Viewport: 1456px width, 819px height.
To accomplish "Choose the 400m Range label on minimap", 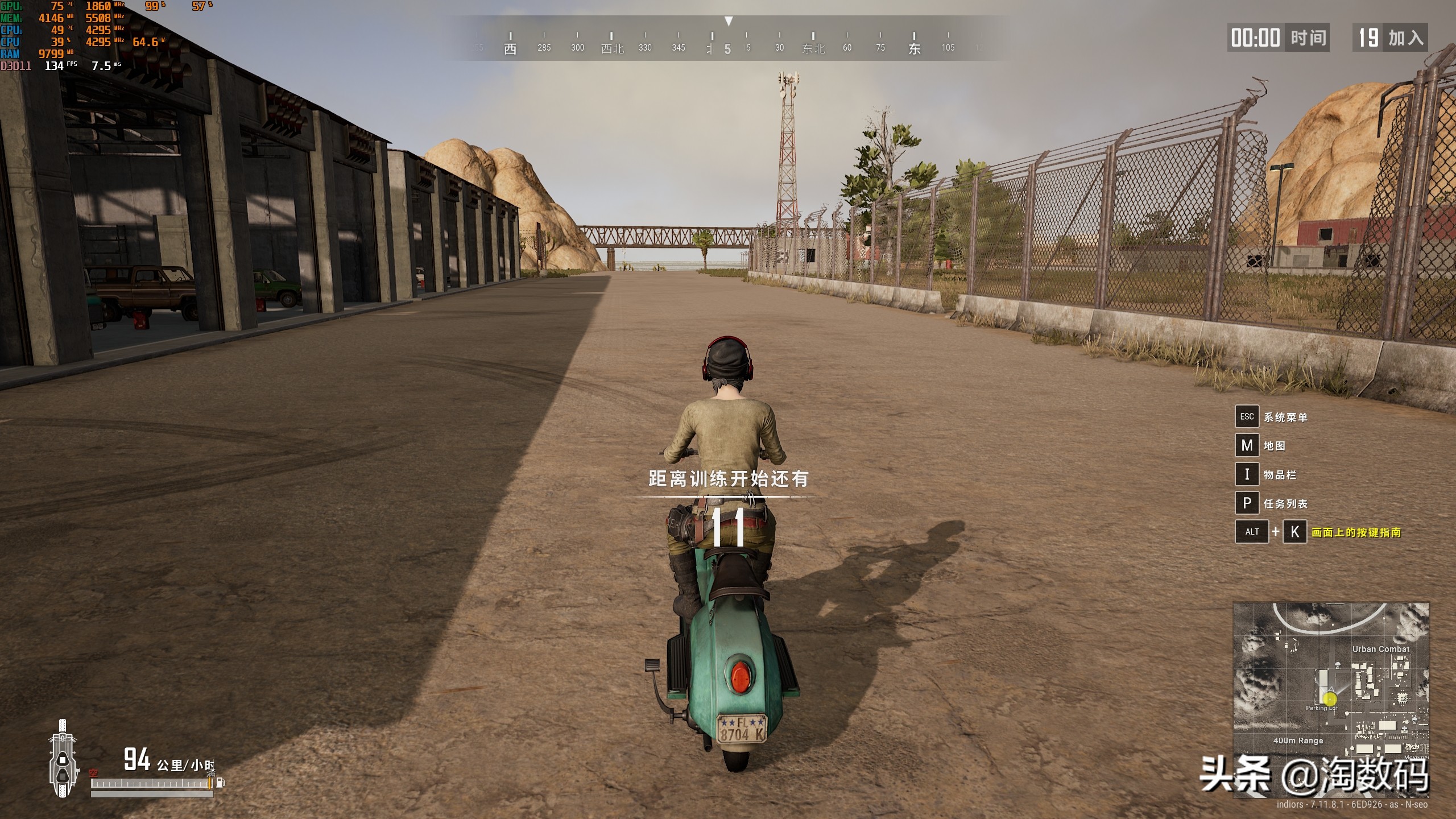I will point(1298,741).
